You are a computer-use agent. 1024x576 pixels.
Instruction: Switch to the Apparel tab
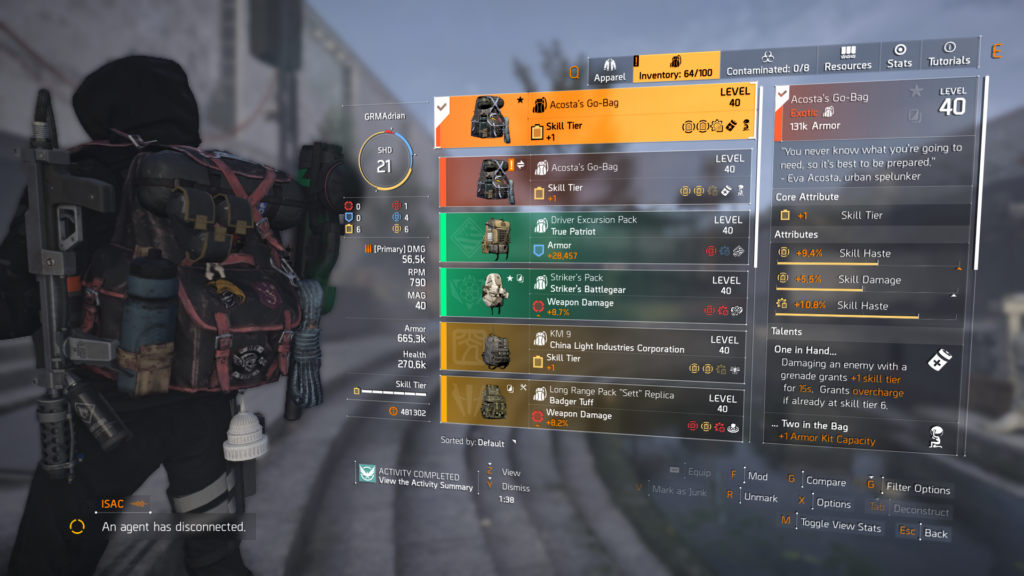(x=610, y=69)
